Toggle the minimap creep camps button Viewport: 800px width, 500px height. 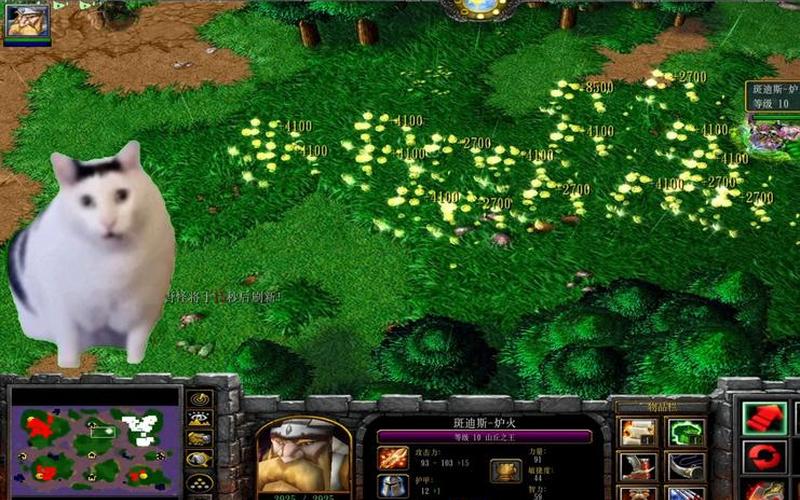click(200, 459)
